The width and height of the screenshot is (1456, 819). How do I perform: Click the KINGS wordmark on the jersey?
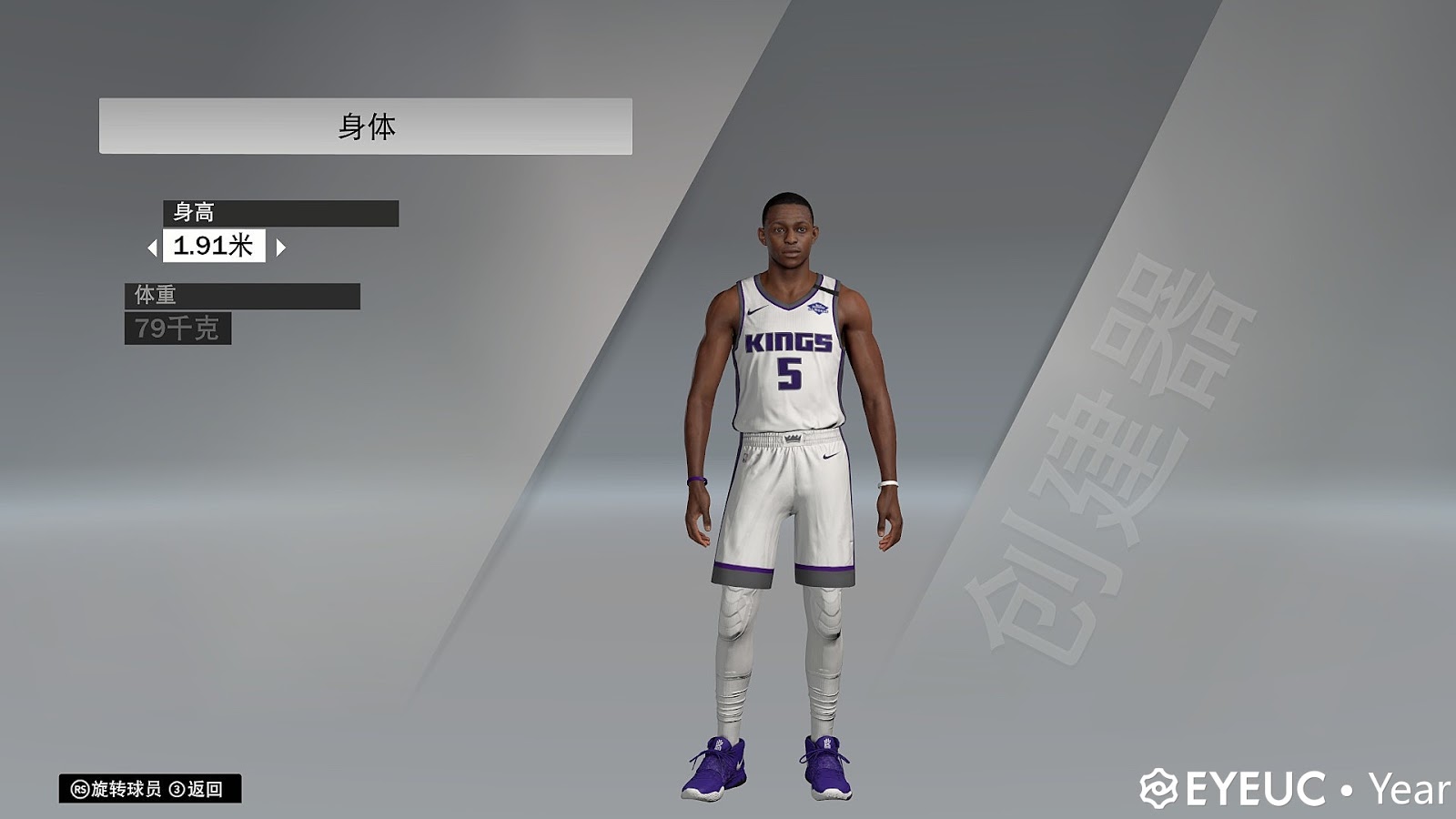(x=791, y=343)
